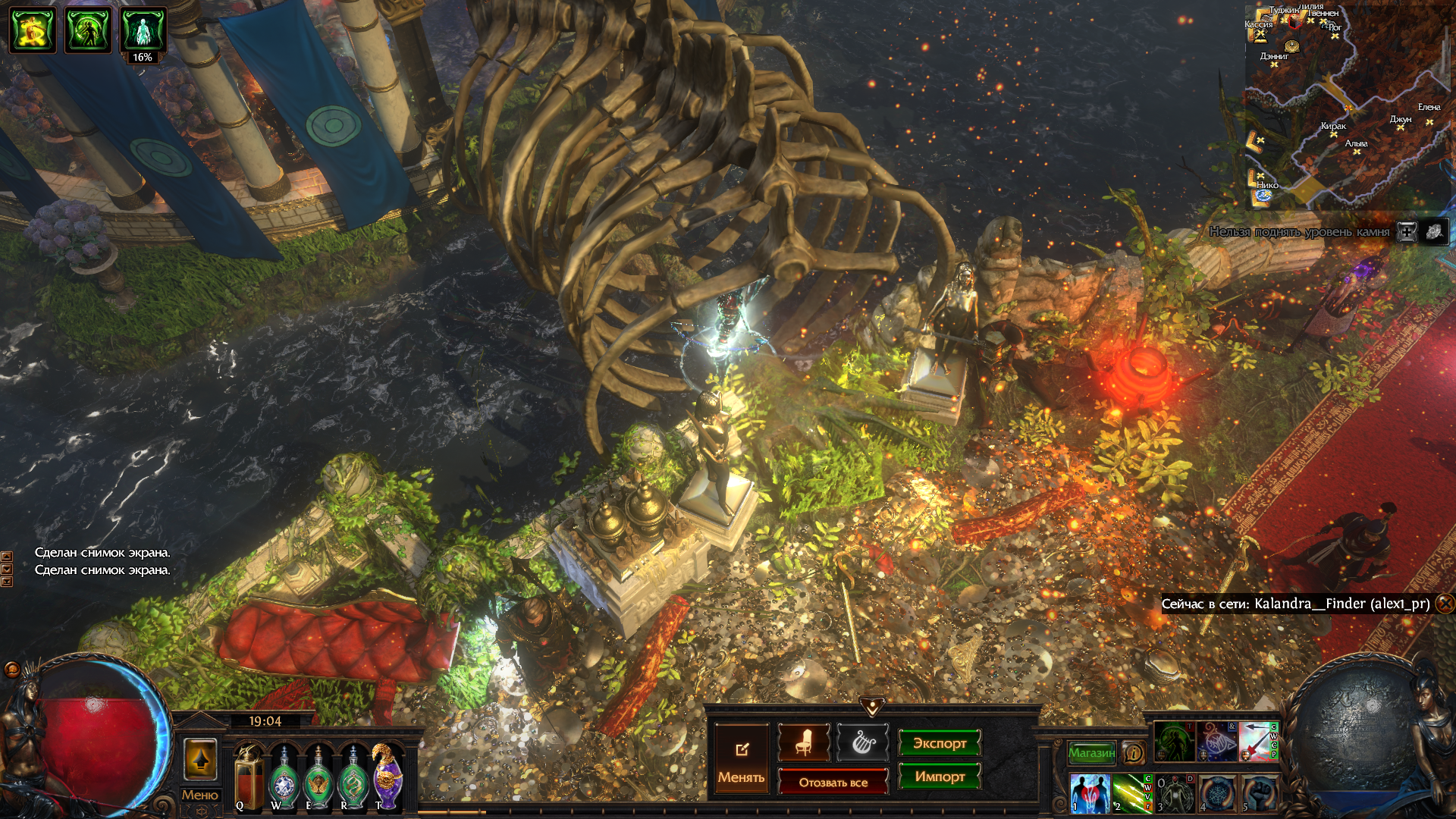Open the Меню button
The height and width of the screenshot is (819, 1456).
200,795
